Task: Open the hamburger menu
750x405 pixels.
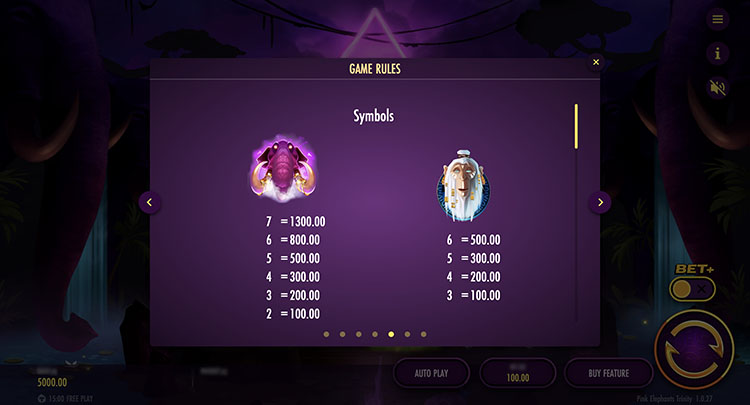Action: [x=717, y=20]
